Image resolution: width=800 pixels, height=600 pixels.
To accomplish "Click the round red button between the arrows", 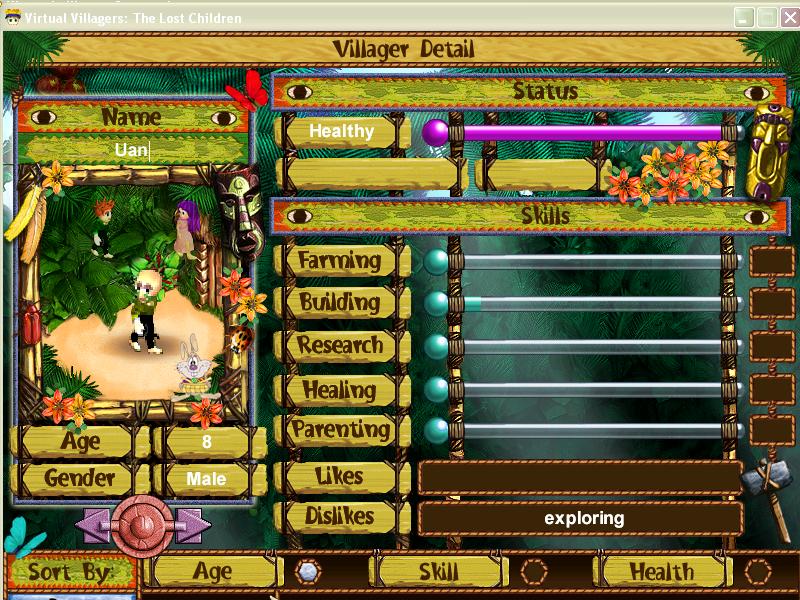I will [x=143, y=525].
